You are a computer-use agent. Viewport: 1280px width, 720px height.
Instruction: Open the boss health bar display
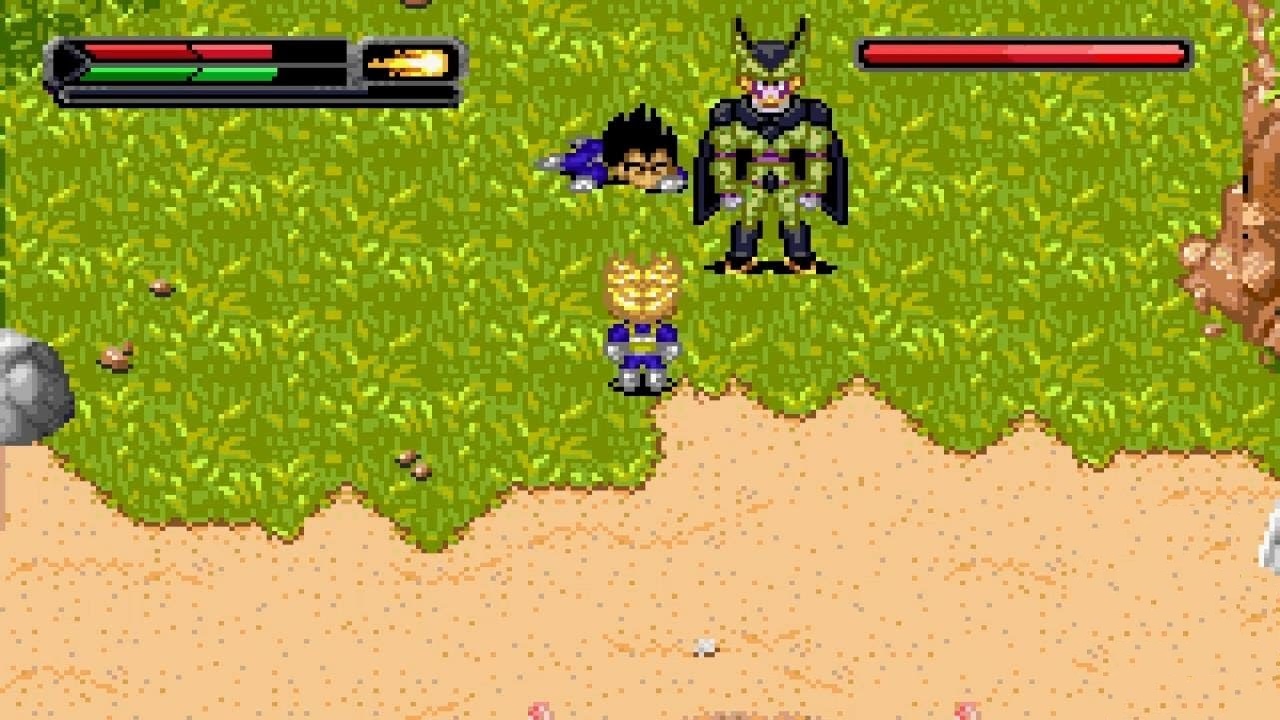click(1020, 53)
